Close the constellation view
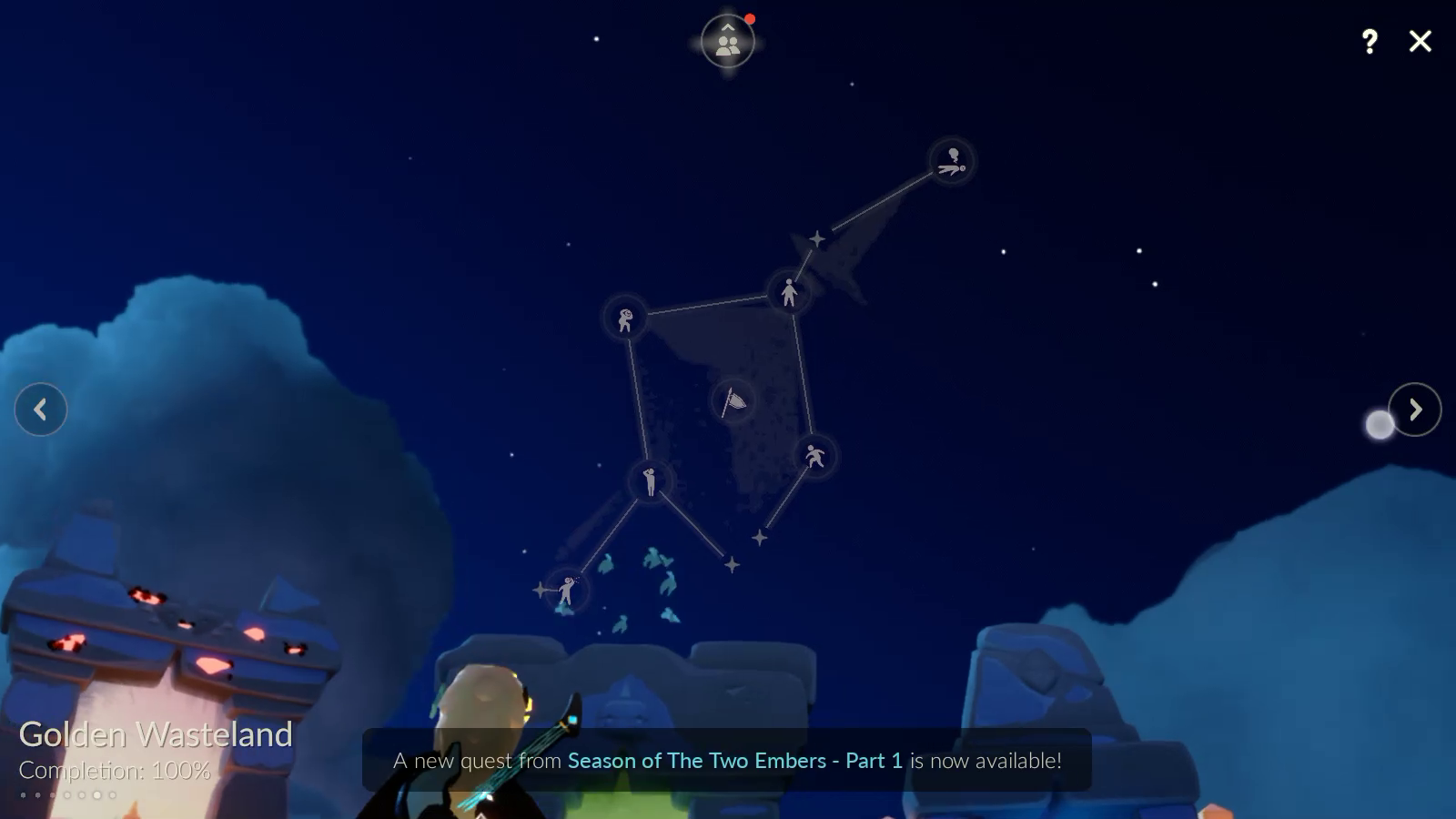 pyautogui.click(x=1420, y=41)
